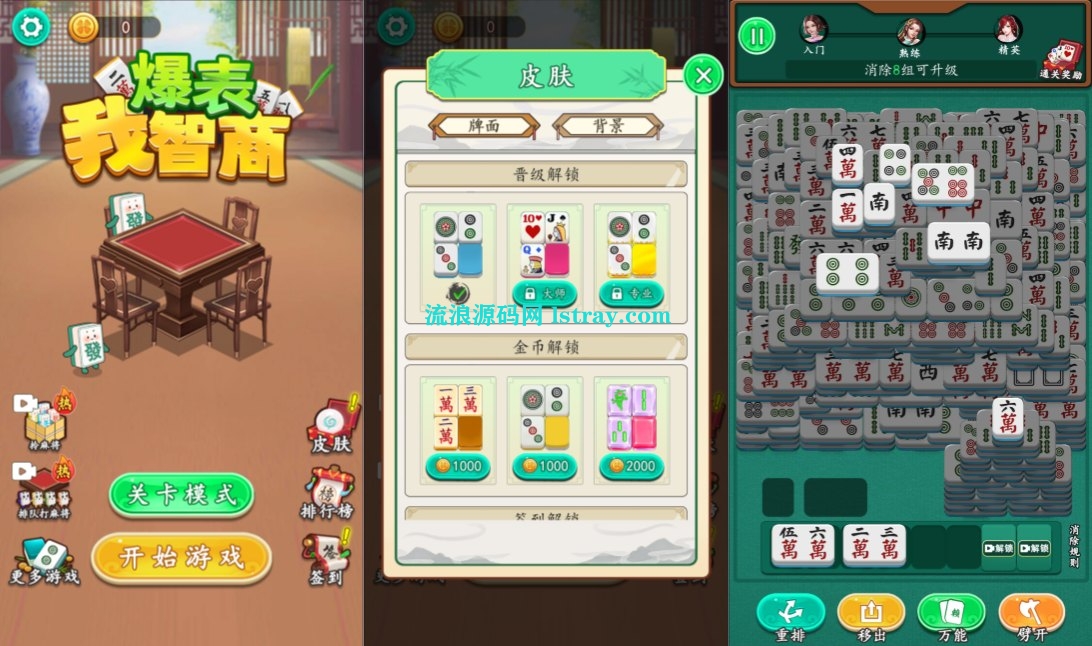
Task: Pause the mahjong match
Action: click(x=757, y=37)
